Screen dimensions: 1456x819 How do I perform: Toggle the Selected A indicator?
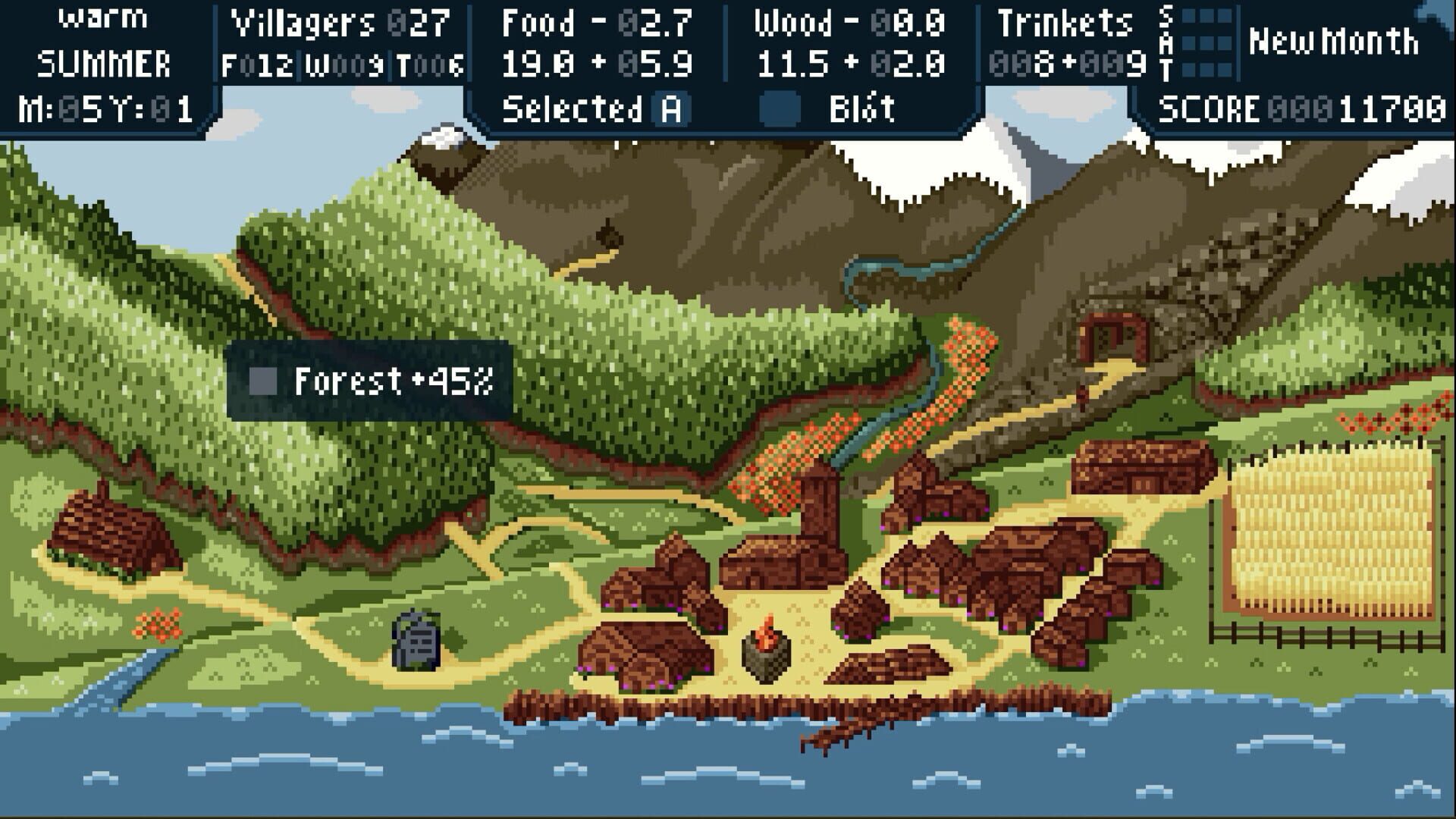point(671,108)
